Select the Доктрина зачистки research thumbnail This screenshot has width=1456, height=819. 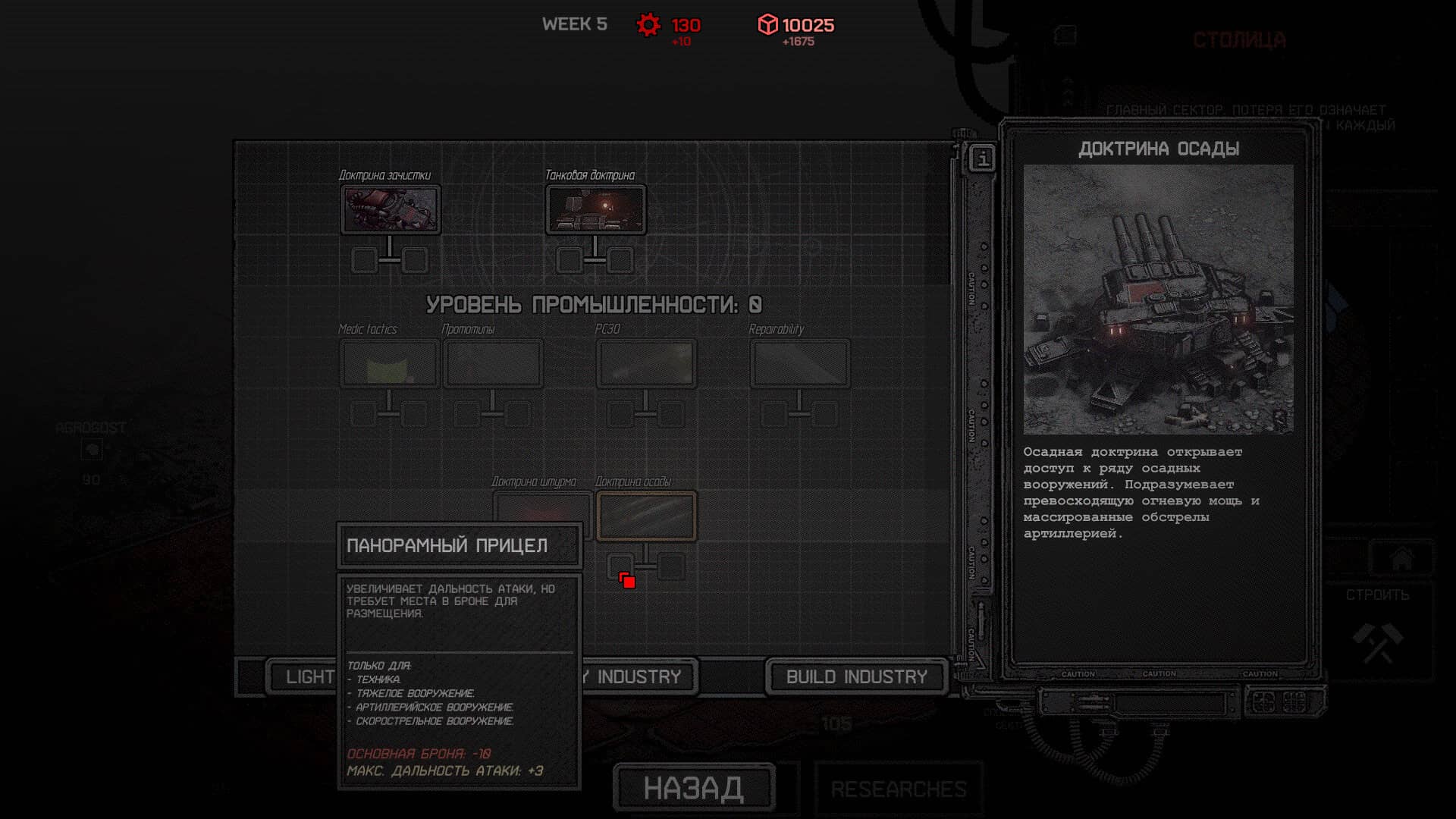click(390, 210)
